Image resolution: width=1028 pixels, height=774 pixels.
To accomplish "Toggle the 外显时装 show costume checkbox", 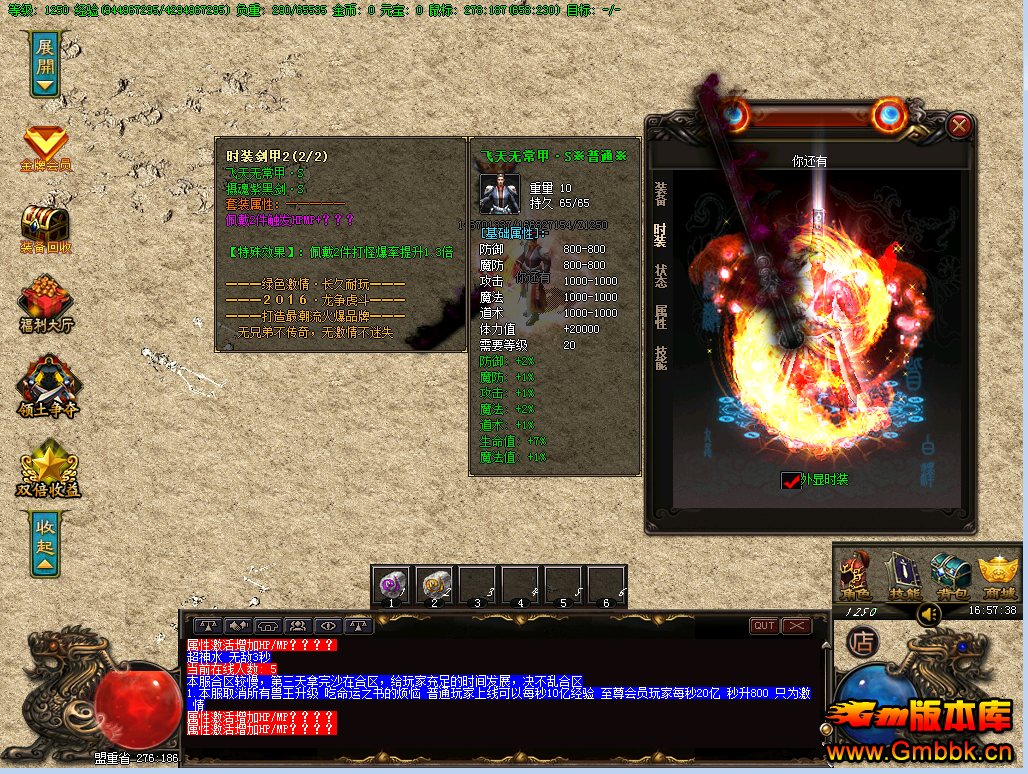I will pos(791,481).
